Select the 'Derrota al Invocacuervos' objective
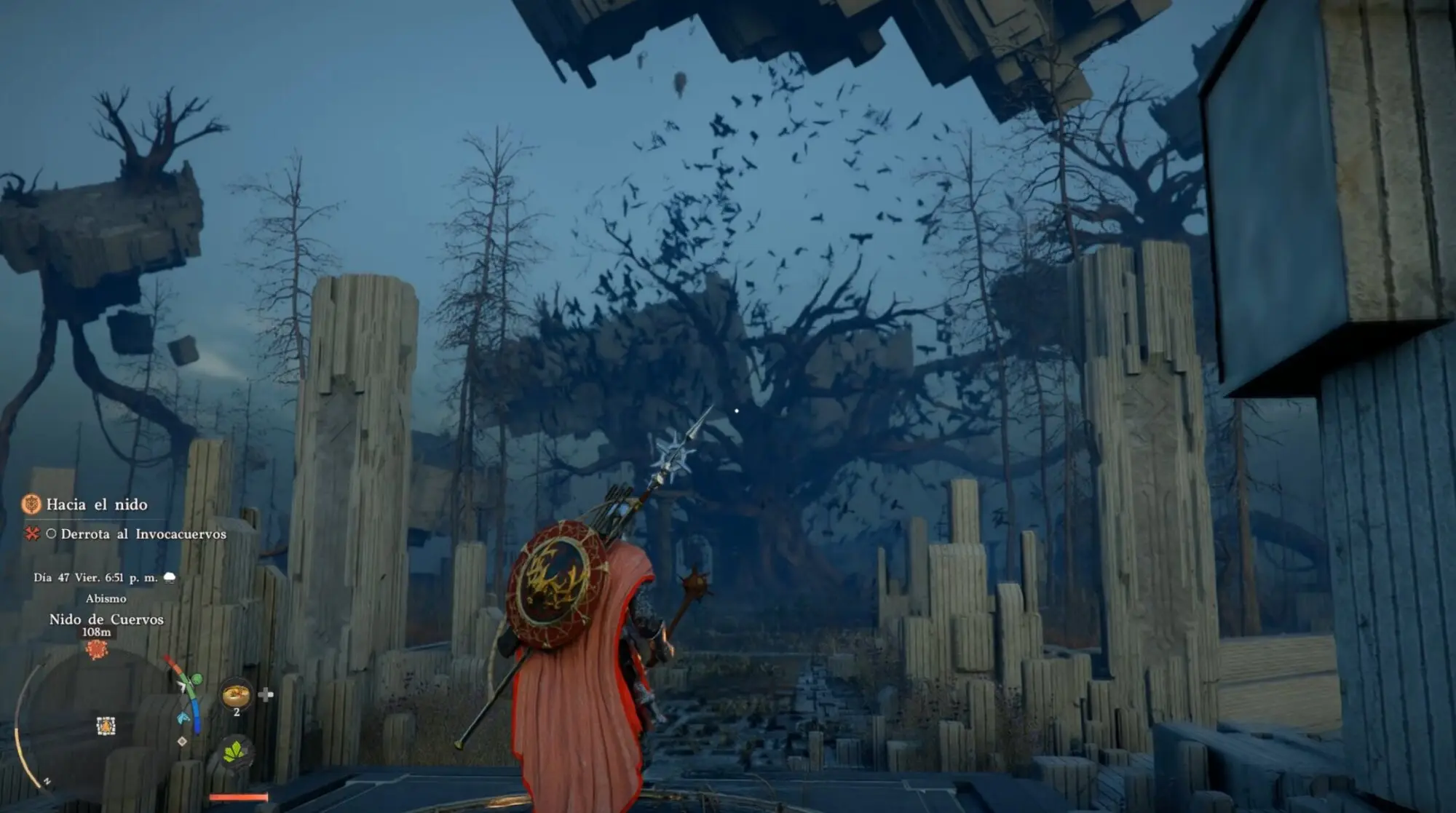This screenshot has height=813, width=1456. tap(143, 534)
